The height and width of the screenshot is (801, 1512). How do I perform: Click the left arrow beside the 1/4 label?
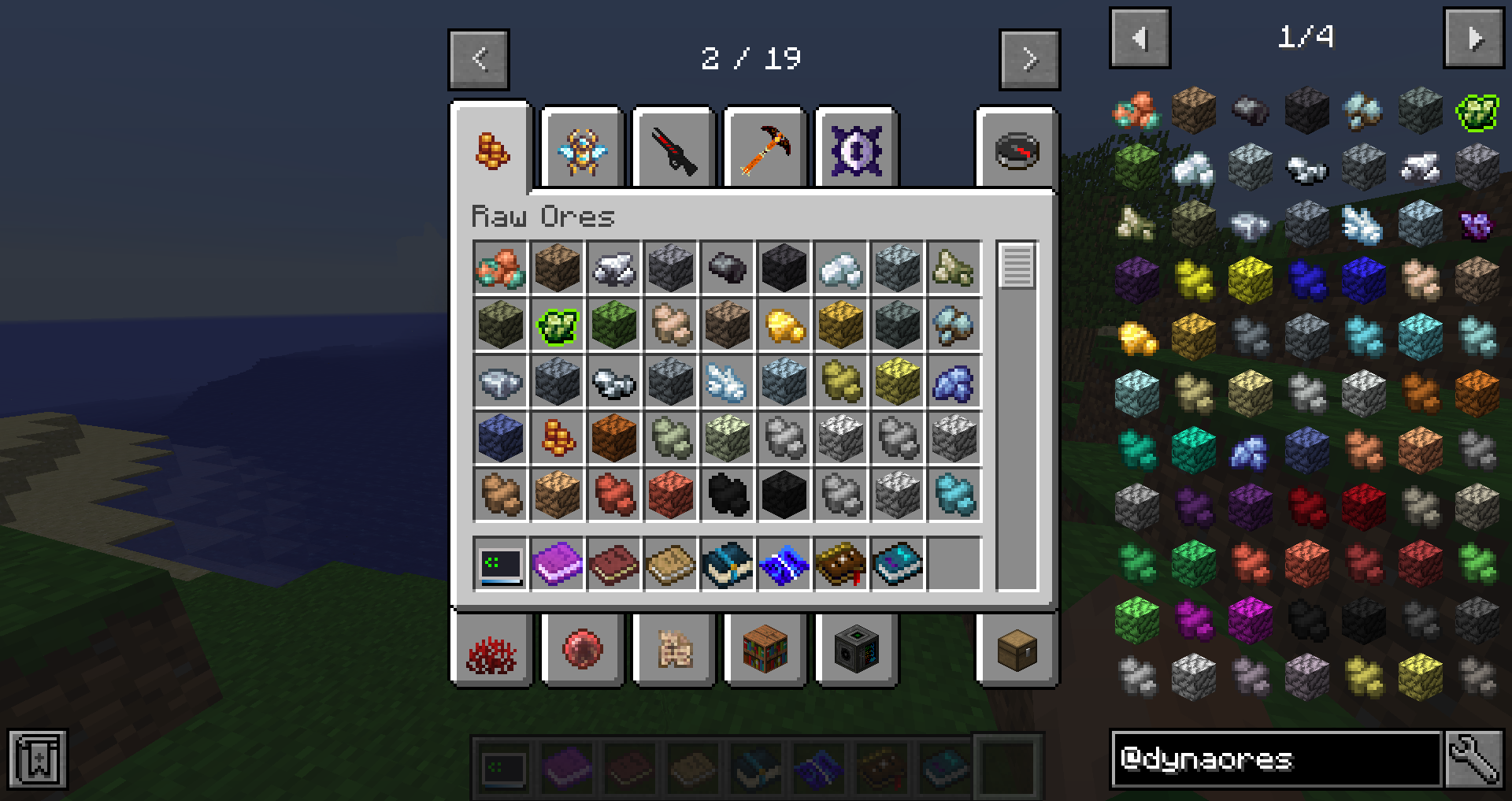tap(1140, 37)
